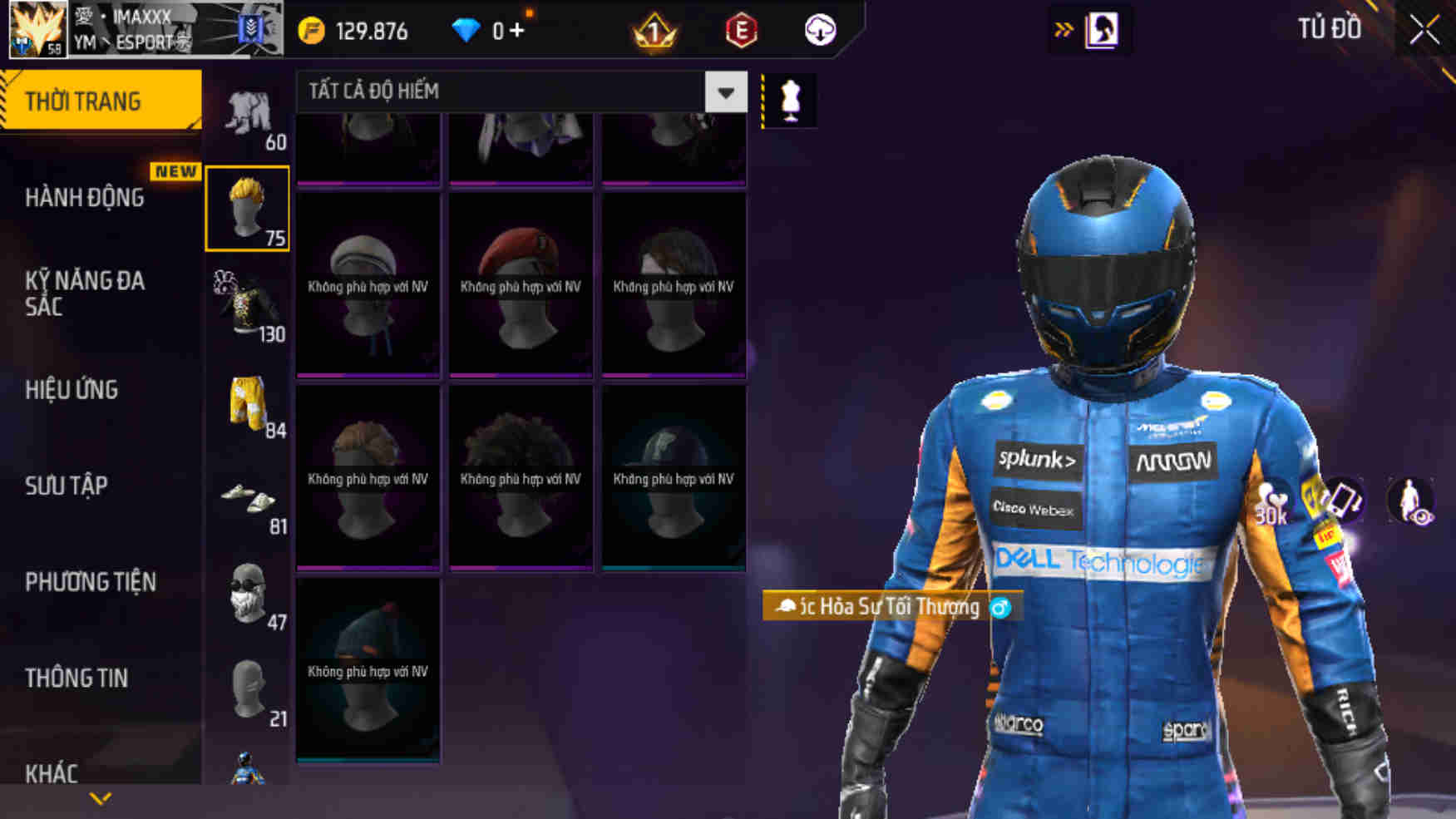
Task: Switch to the HÀNH ĐỘNG category tab
Action: click(x=86, y=199)
